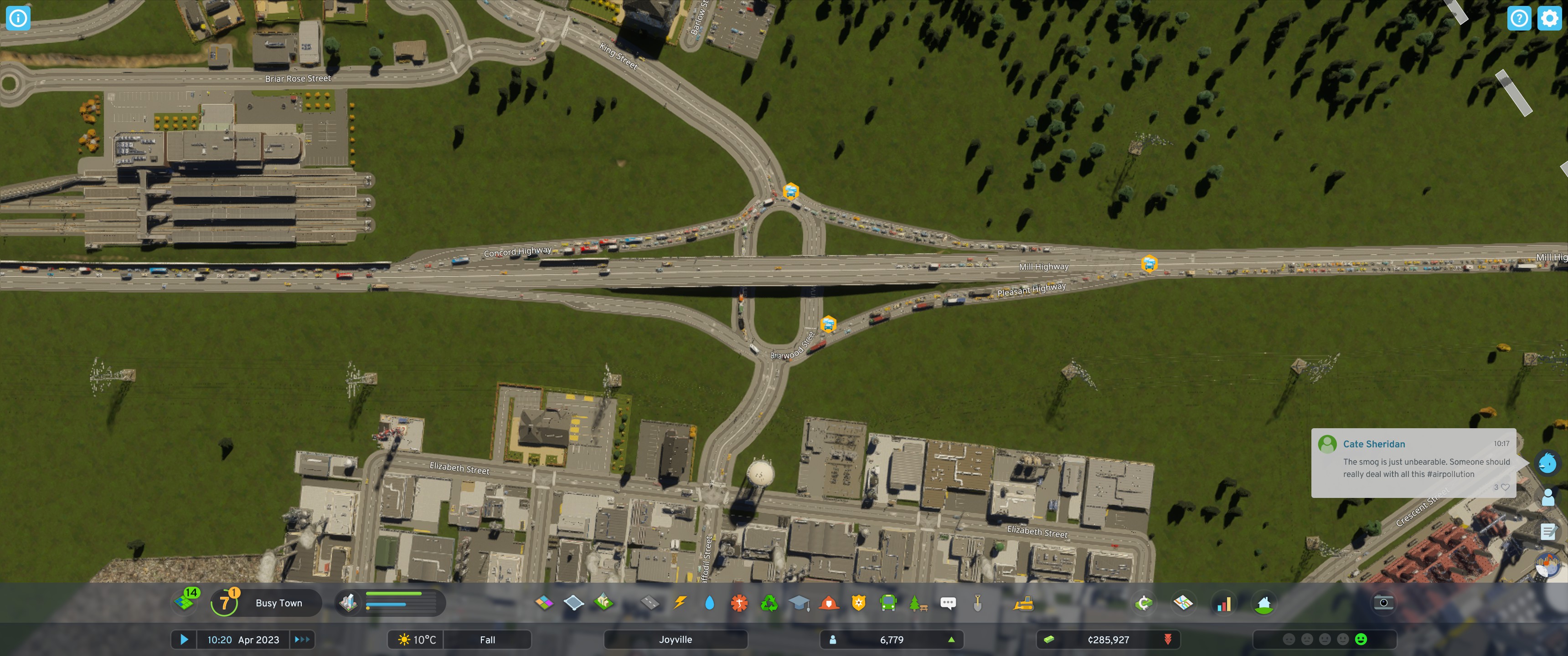The width and height of the screenshot is (1568, 656).
Task: Toggle the info panel top-left
Action: (x=18, y=18)
